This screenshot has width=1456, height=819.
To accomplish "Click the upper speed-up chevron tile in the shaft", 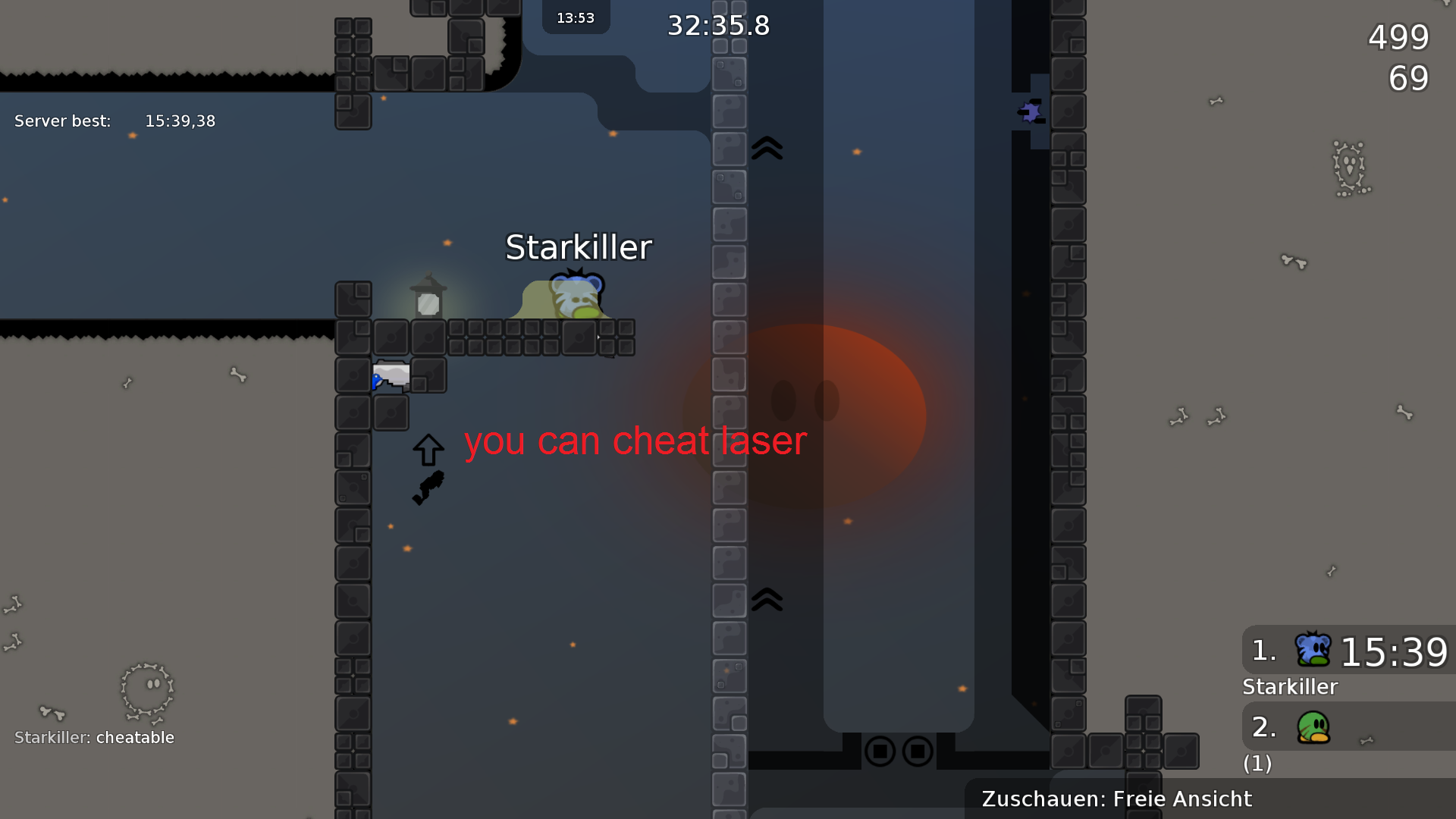I will coord(766,149).
